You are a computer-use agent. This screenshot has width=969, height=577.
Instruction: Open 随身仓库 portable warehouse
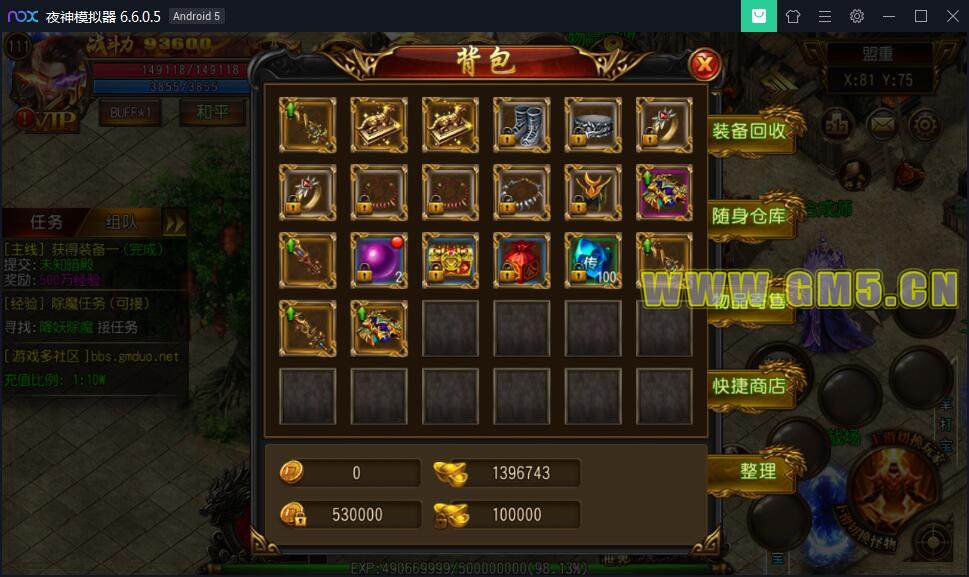(749, 215)
